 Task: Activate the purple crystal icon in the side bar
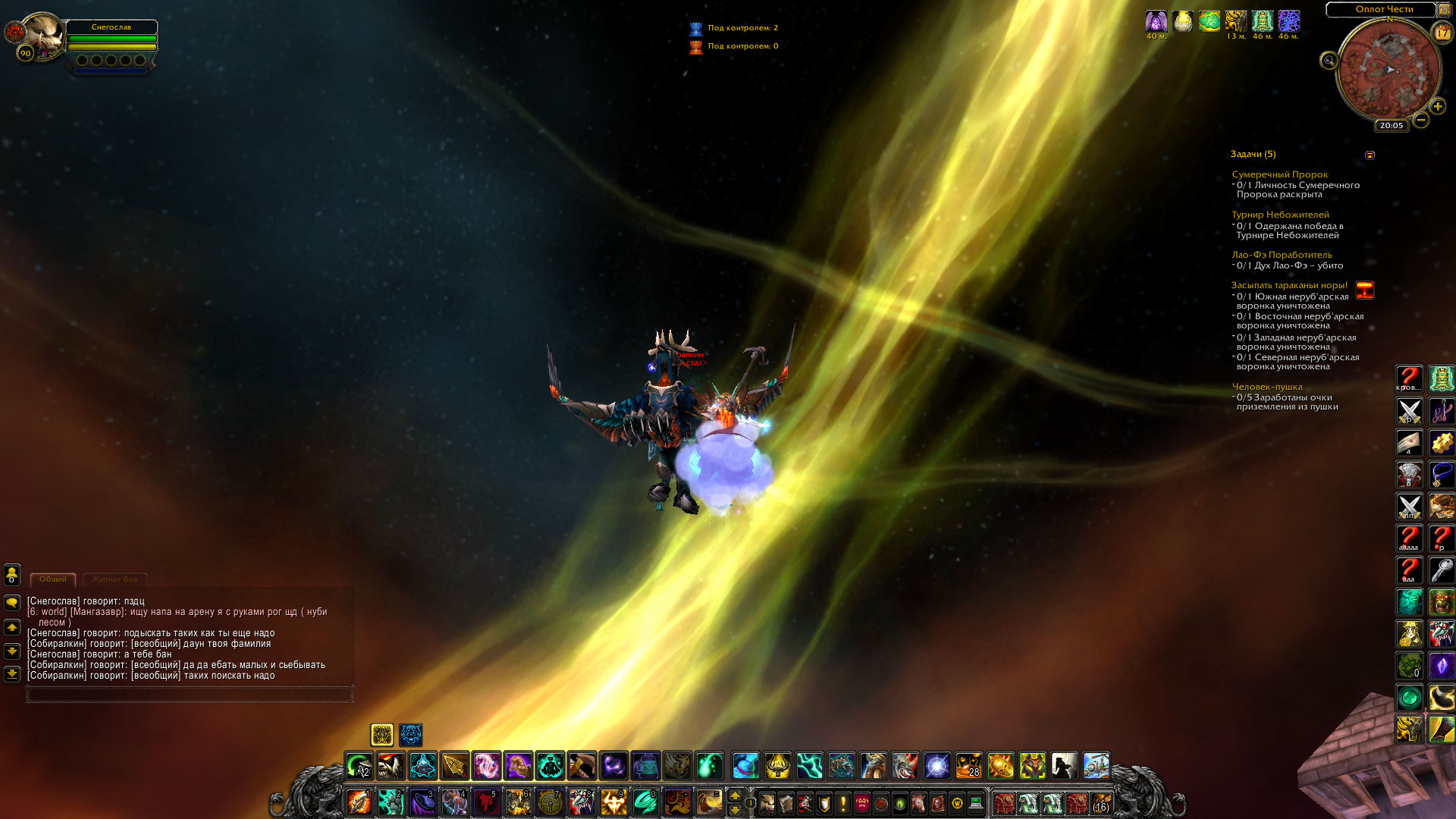1441,666
